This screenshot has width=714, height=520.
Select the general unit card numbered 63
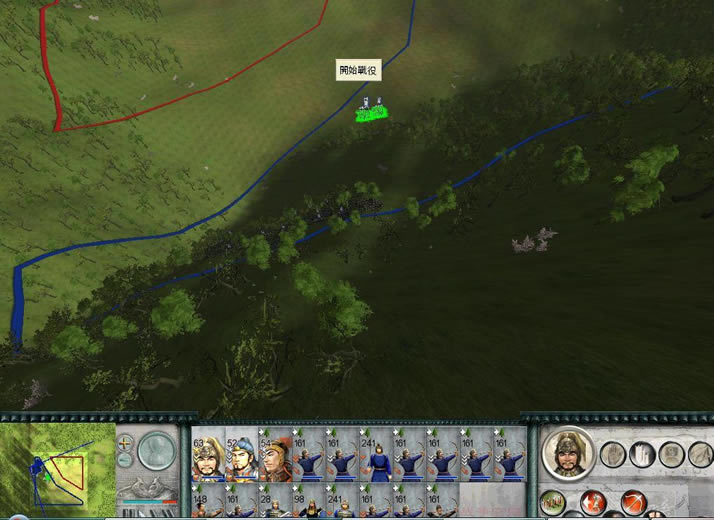point(207,458)
